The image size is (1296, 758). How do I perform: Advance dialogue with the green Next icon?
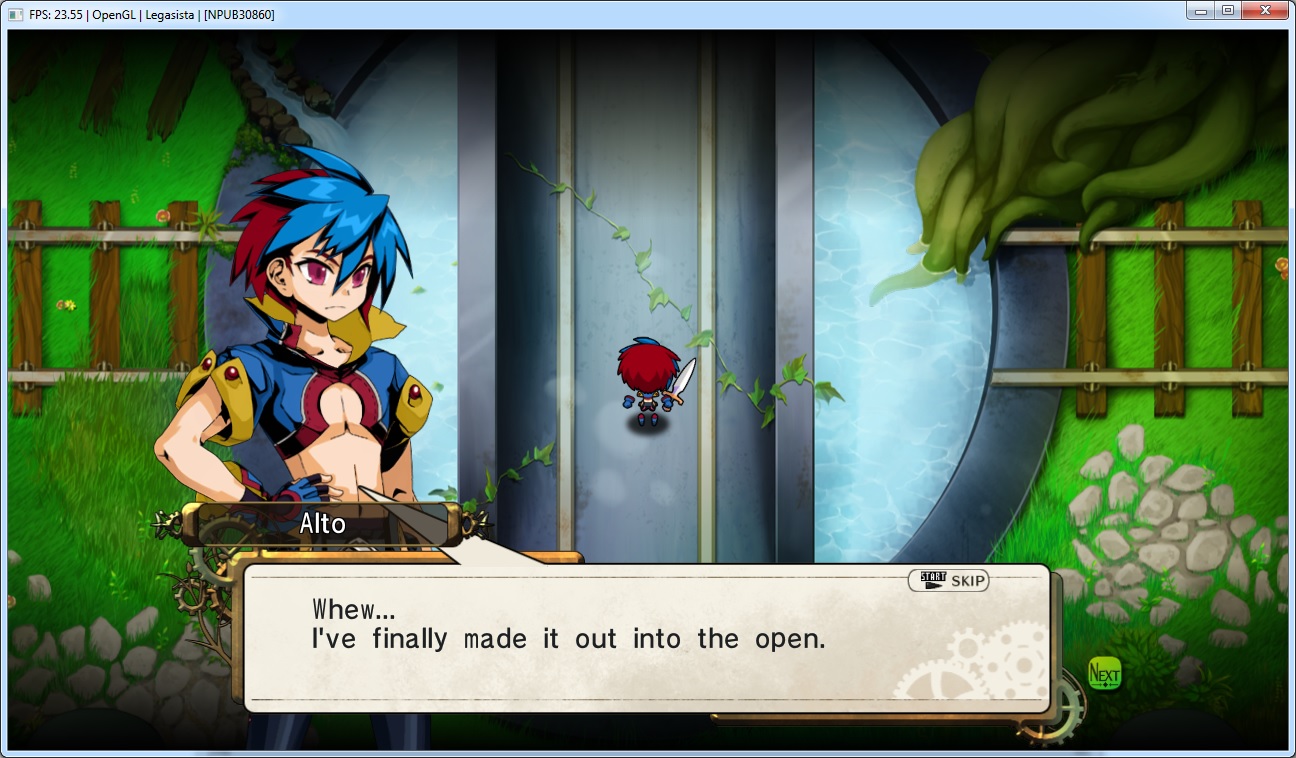pos(1104,673)
